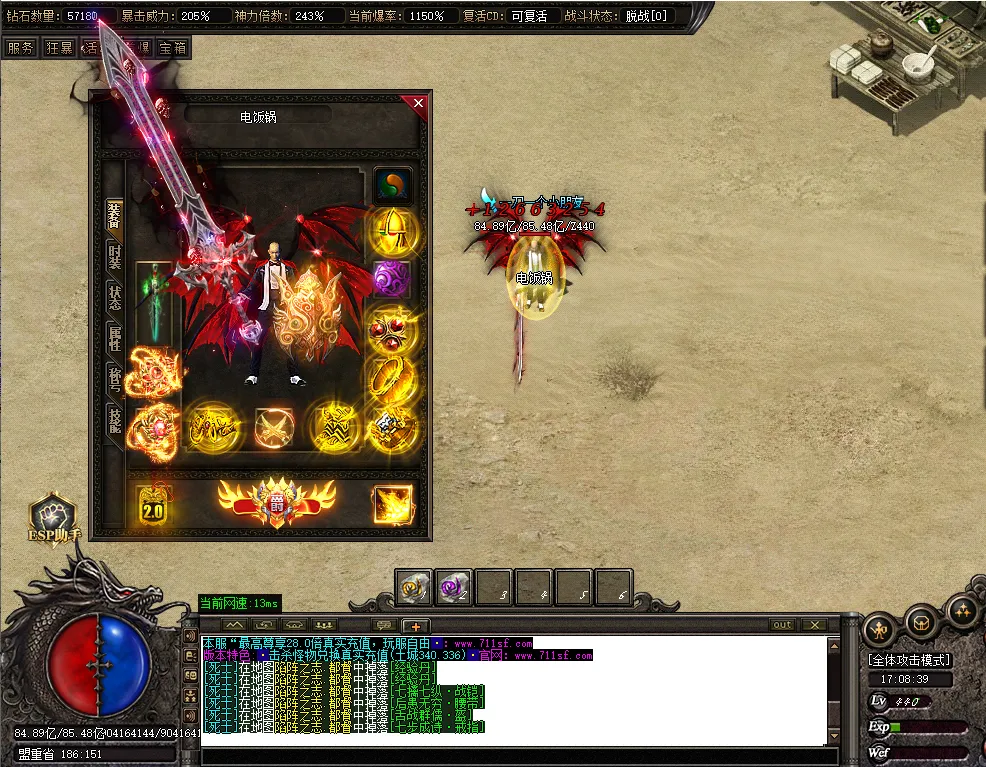The image size is (986, 767).
Task: Use the purple item in hotbar slot 2
Action: tap(454, 587)
